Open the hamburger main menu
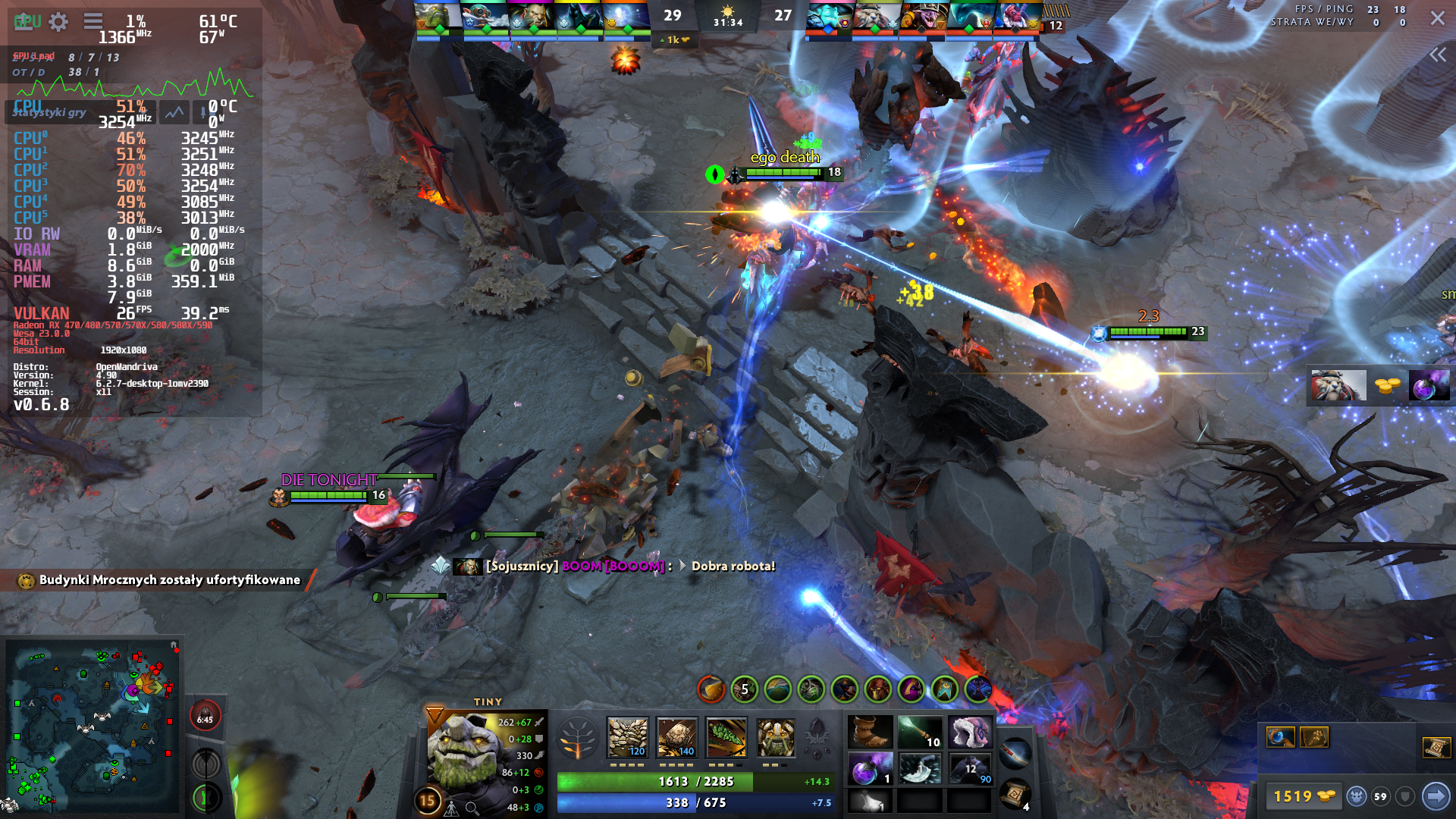 click(93, 22)
